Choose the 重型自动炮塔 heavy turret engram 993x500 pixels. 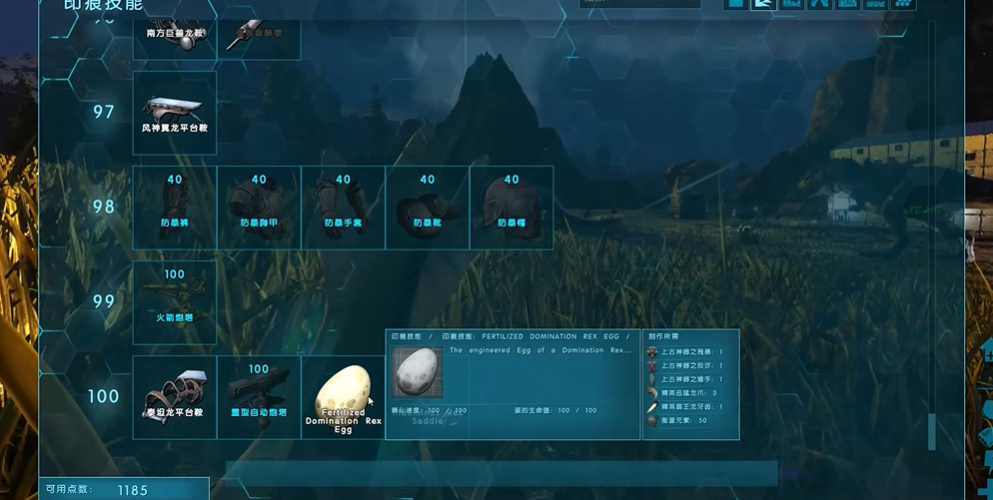(x=258, y=397)
